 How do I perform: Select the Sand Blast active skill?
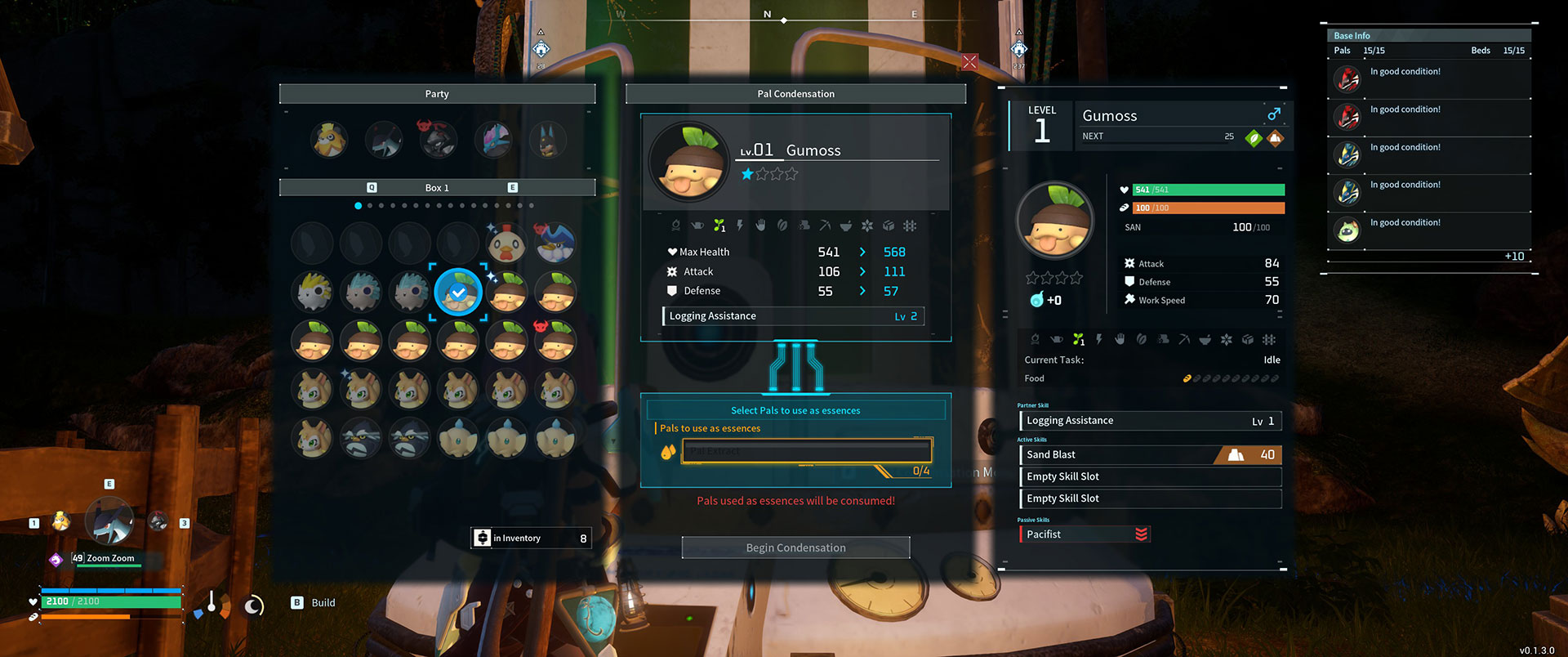pyautogui.click(x=1150, y=454)
